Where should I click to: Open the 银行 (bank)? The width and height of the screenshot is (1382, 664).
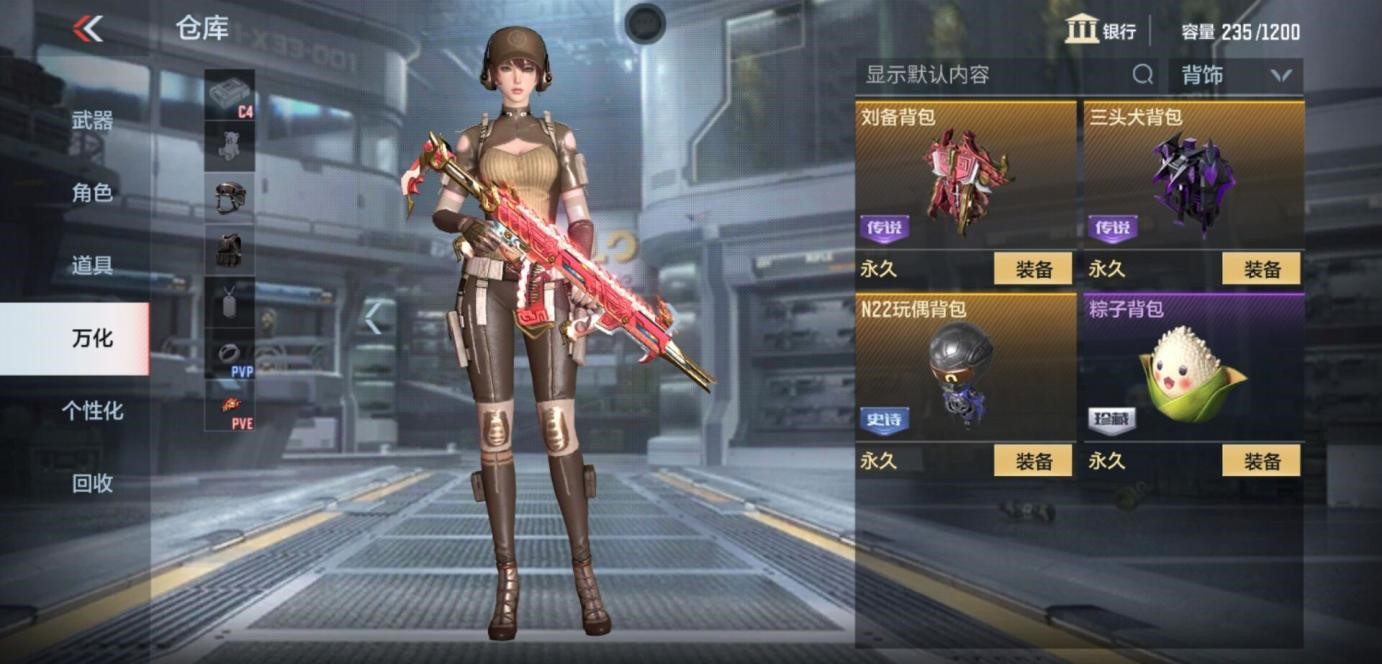(1100, 31)
